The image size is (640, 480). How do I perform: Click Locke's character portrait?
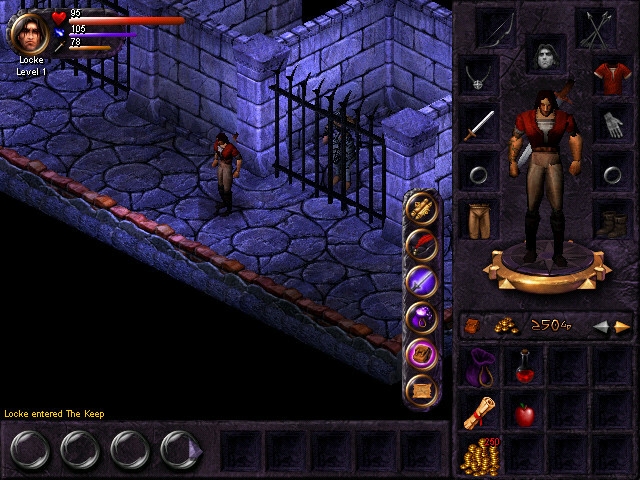[x=29, y=31]
